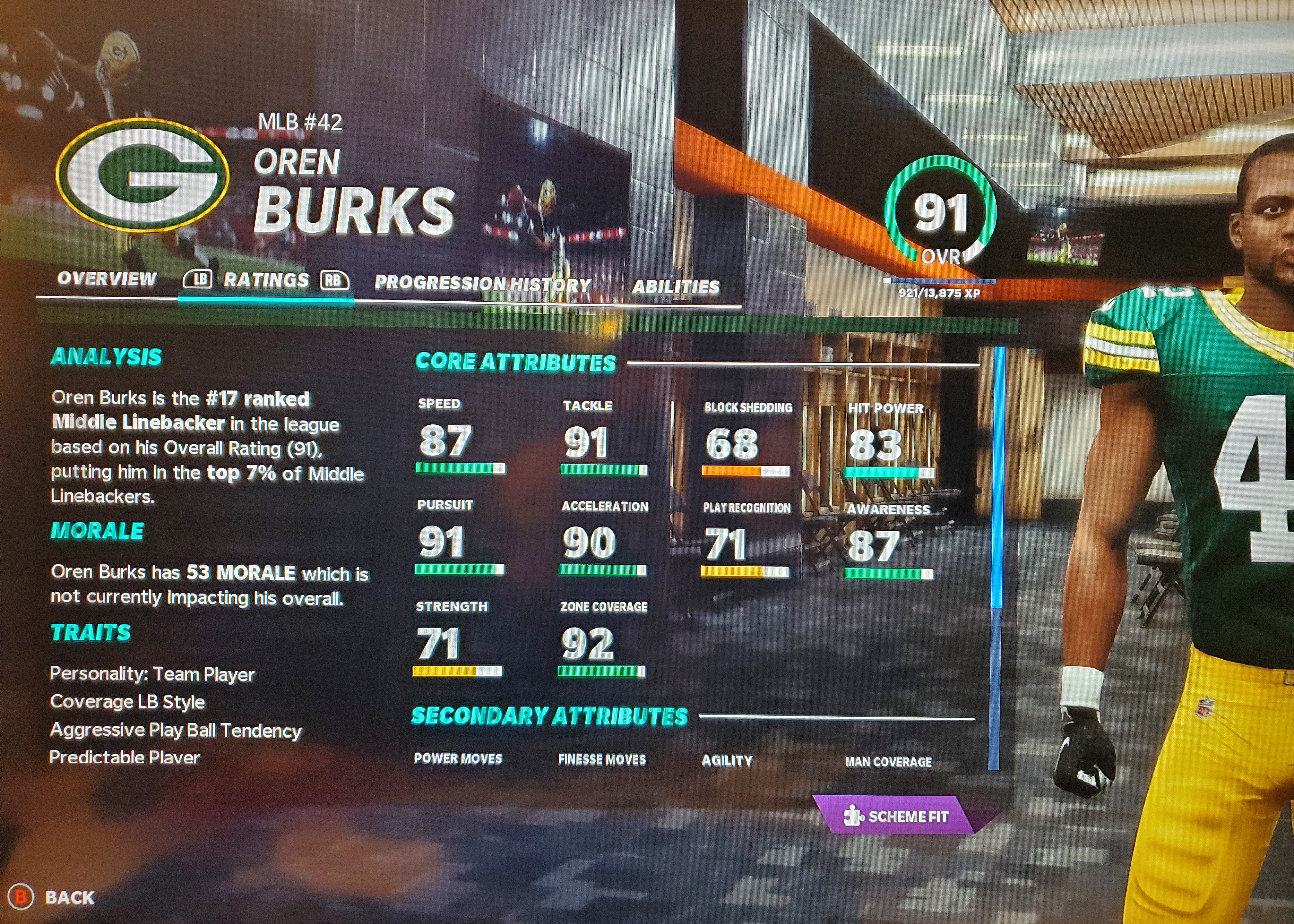
Task: Open the Progression History tab
Action: coord(483,284)
